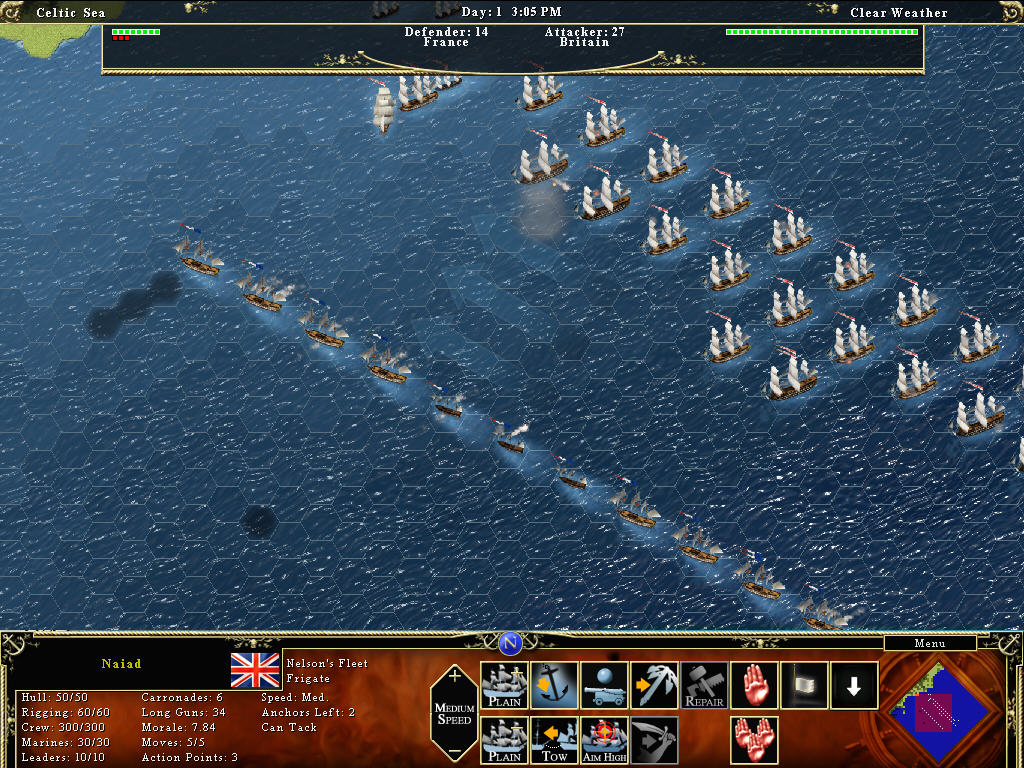Click the white down arrow button
Screen dimensions: 1024x768
tap(854, 686)
